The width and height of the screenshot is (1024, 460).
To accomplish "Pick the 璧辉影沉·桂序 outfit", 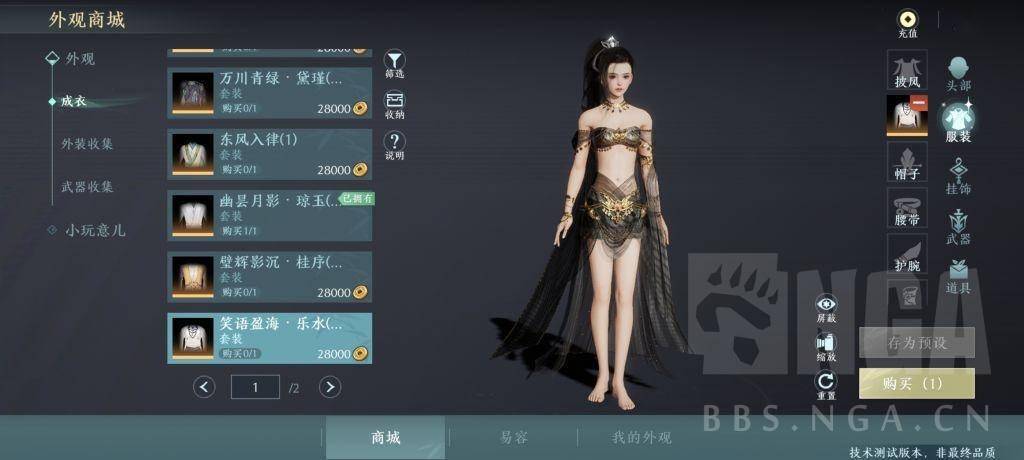I will (x=270, y=277).
